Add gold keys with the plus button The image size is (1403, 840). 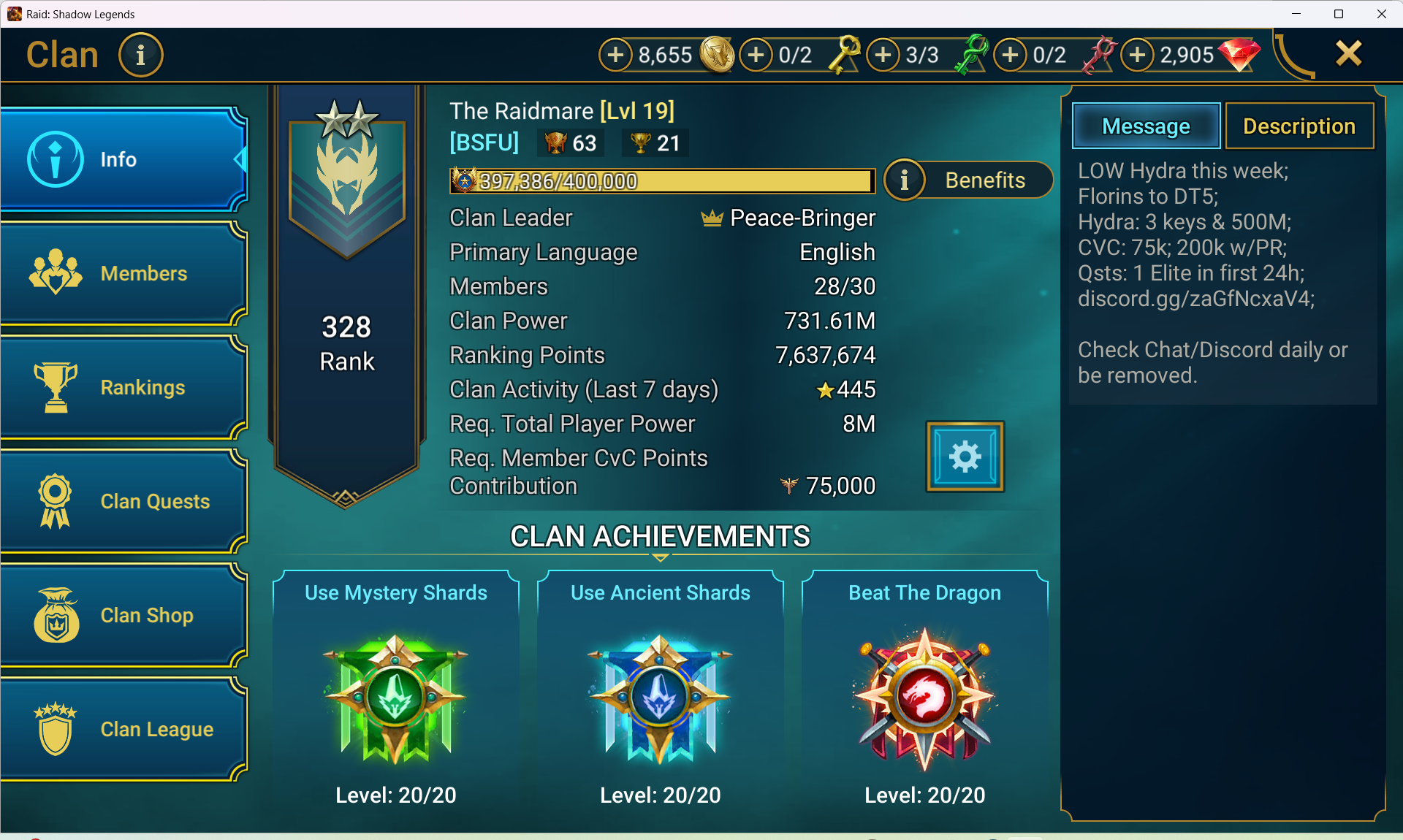[756, 55]
